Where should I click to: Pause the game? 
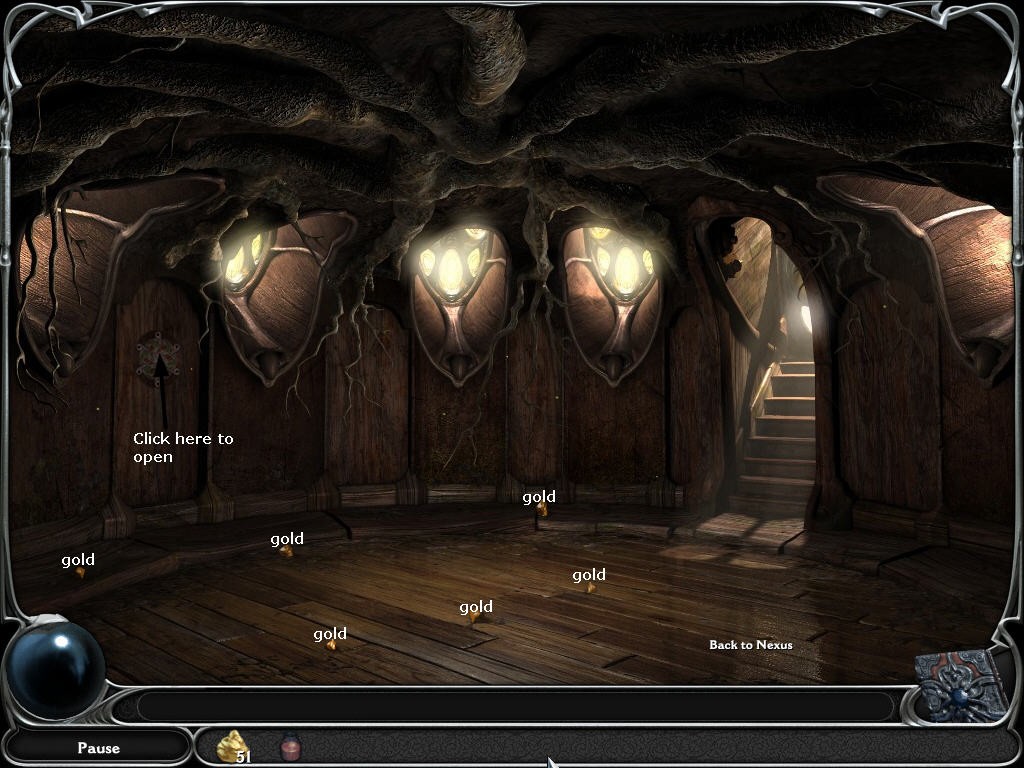98,747
